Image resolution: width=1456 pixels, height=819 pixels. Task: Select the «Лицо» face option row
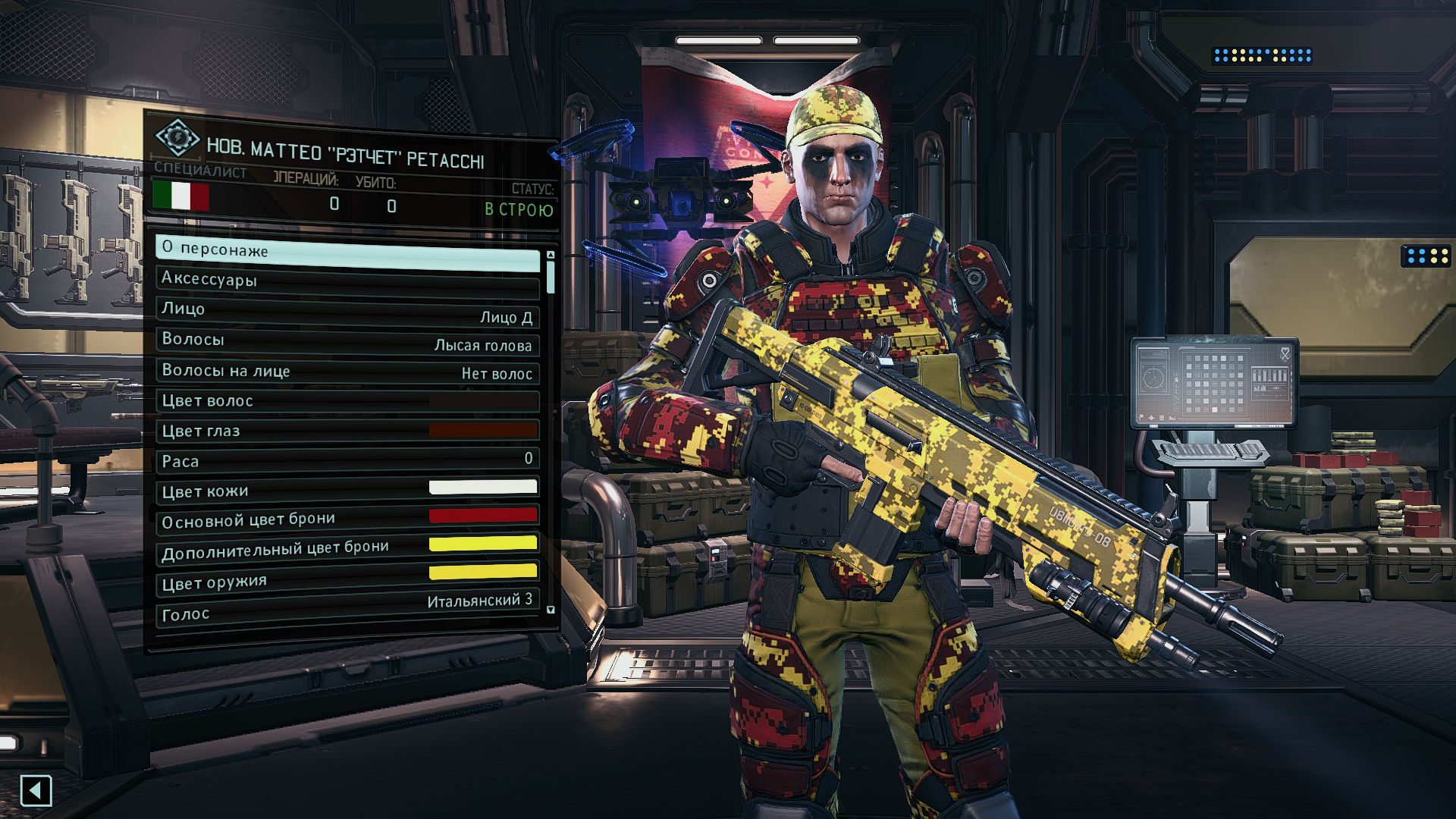tap(347, 311)
